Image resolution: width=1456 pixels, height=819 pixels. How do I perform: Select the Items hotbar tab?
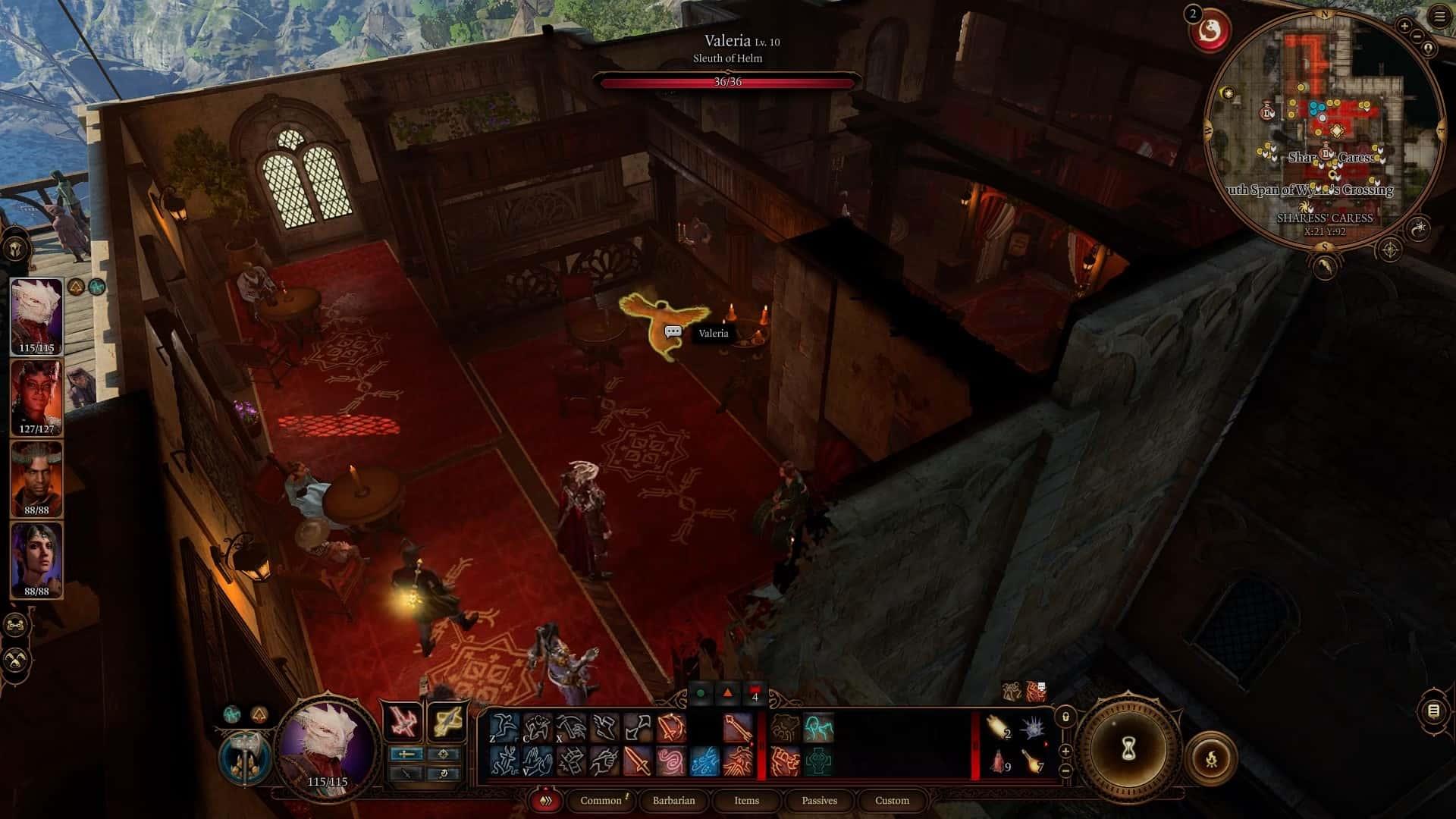pyautogui.click(x=746, y=800)
